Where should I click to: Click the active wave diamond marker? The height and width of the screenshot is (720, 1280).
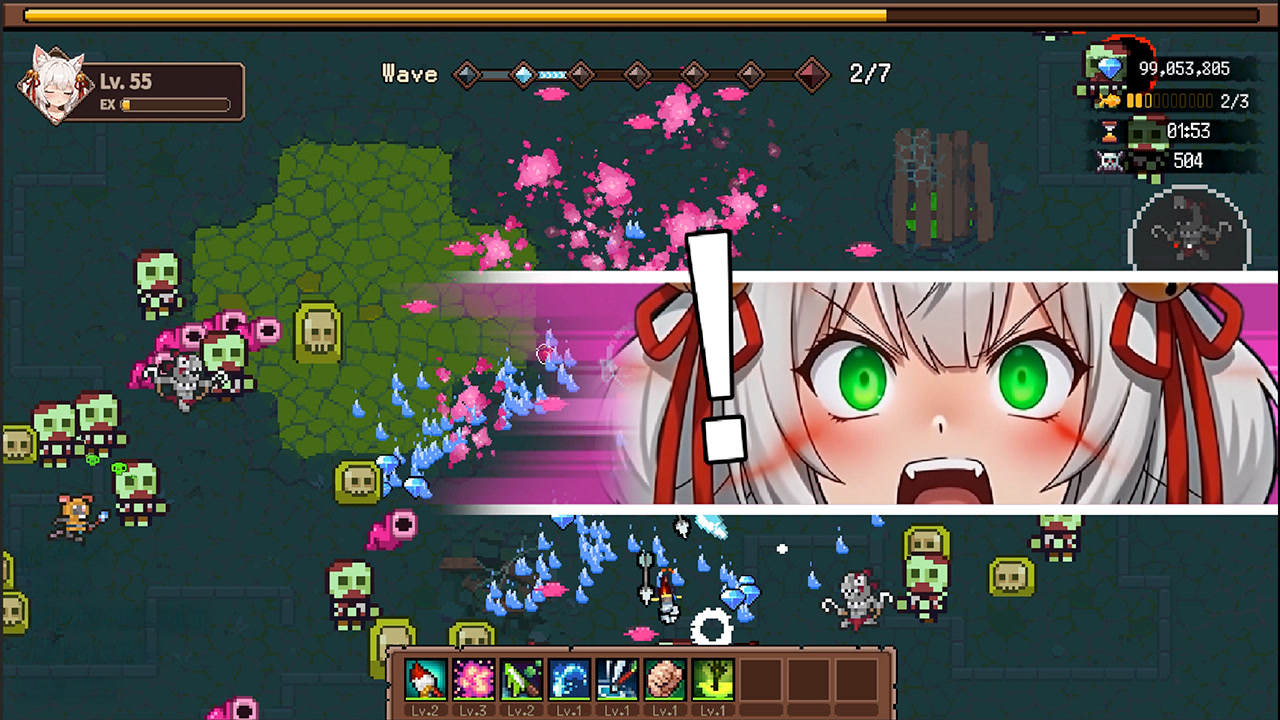[x=524, y=73]
